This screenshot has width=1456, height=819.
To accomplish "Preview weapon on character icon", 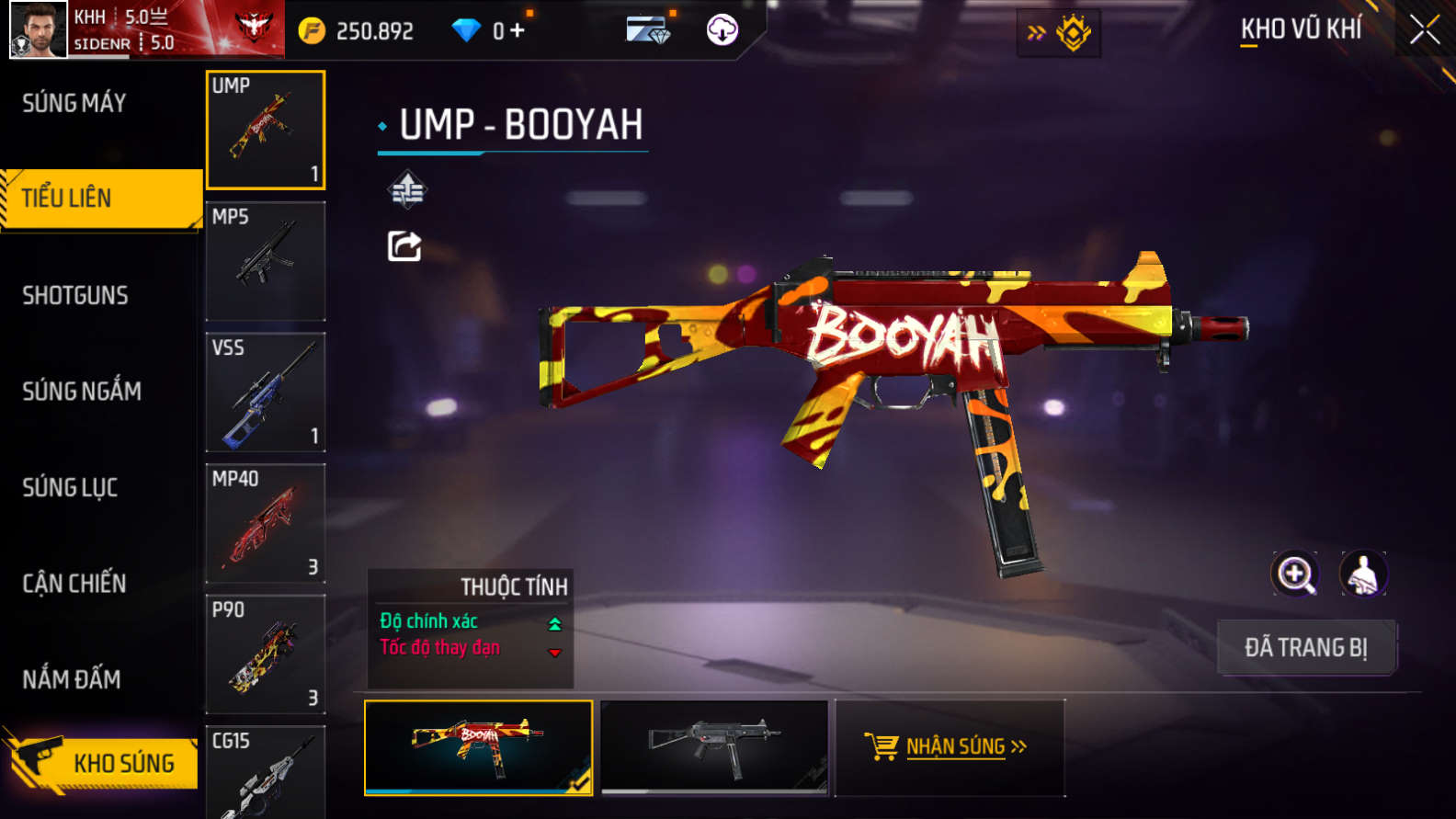I will click(x=1363, y=574).
